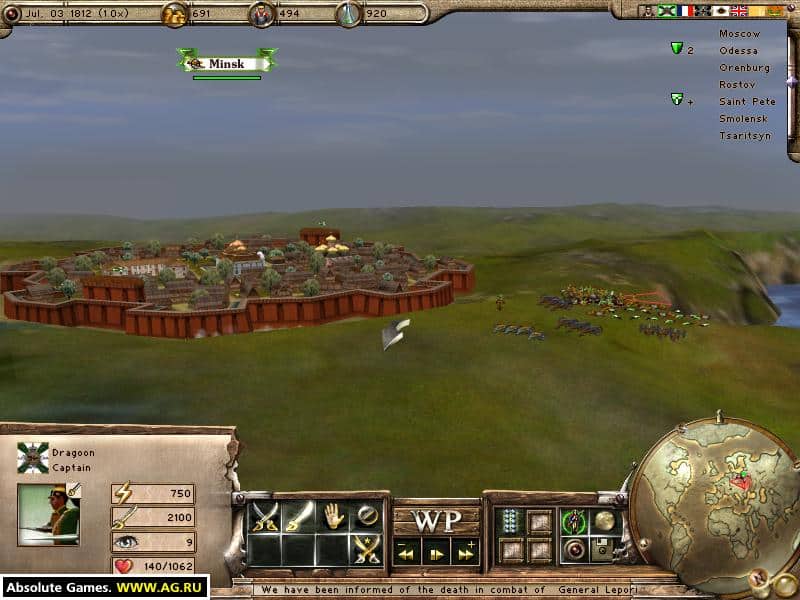800x600 pixels.
Task: Pick Rostov from the city list
Action: coord(737,84)
